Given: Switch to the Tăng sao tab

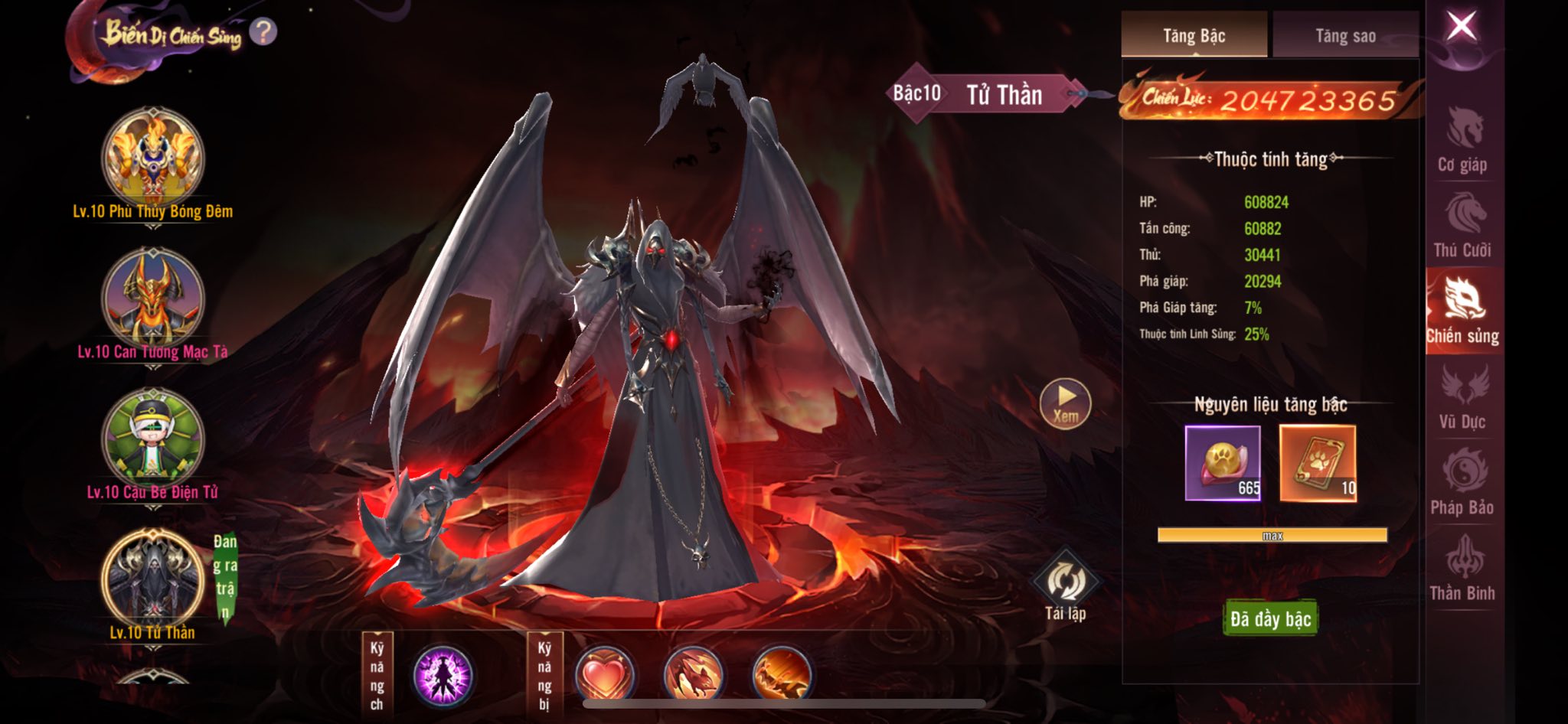Looking at the screenshot, I should [x=1345, y=36].
